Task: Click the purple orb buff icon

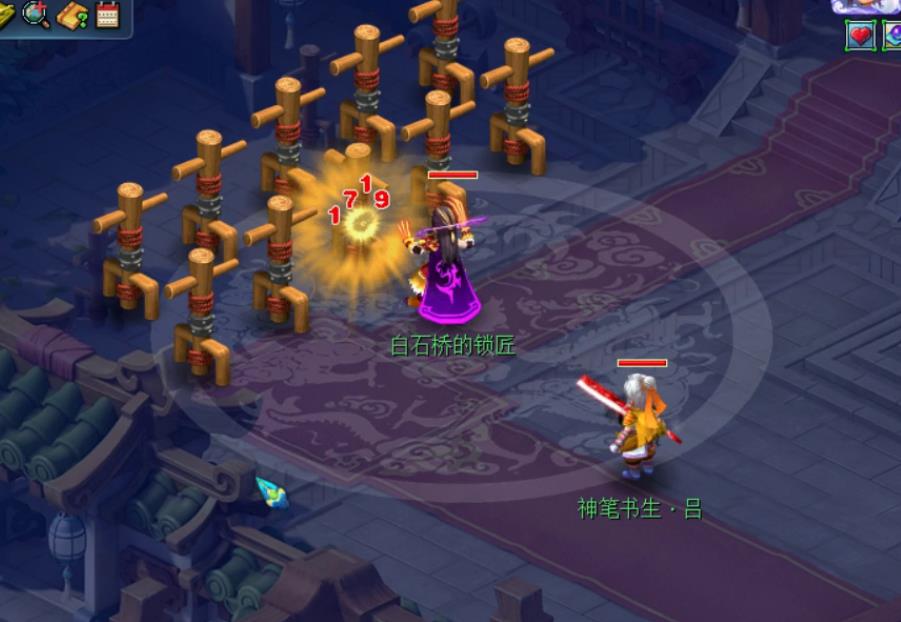Action: click(892, 35)
